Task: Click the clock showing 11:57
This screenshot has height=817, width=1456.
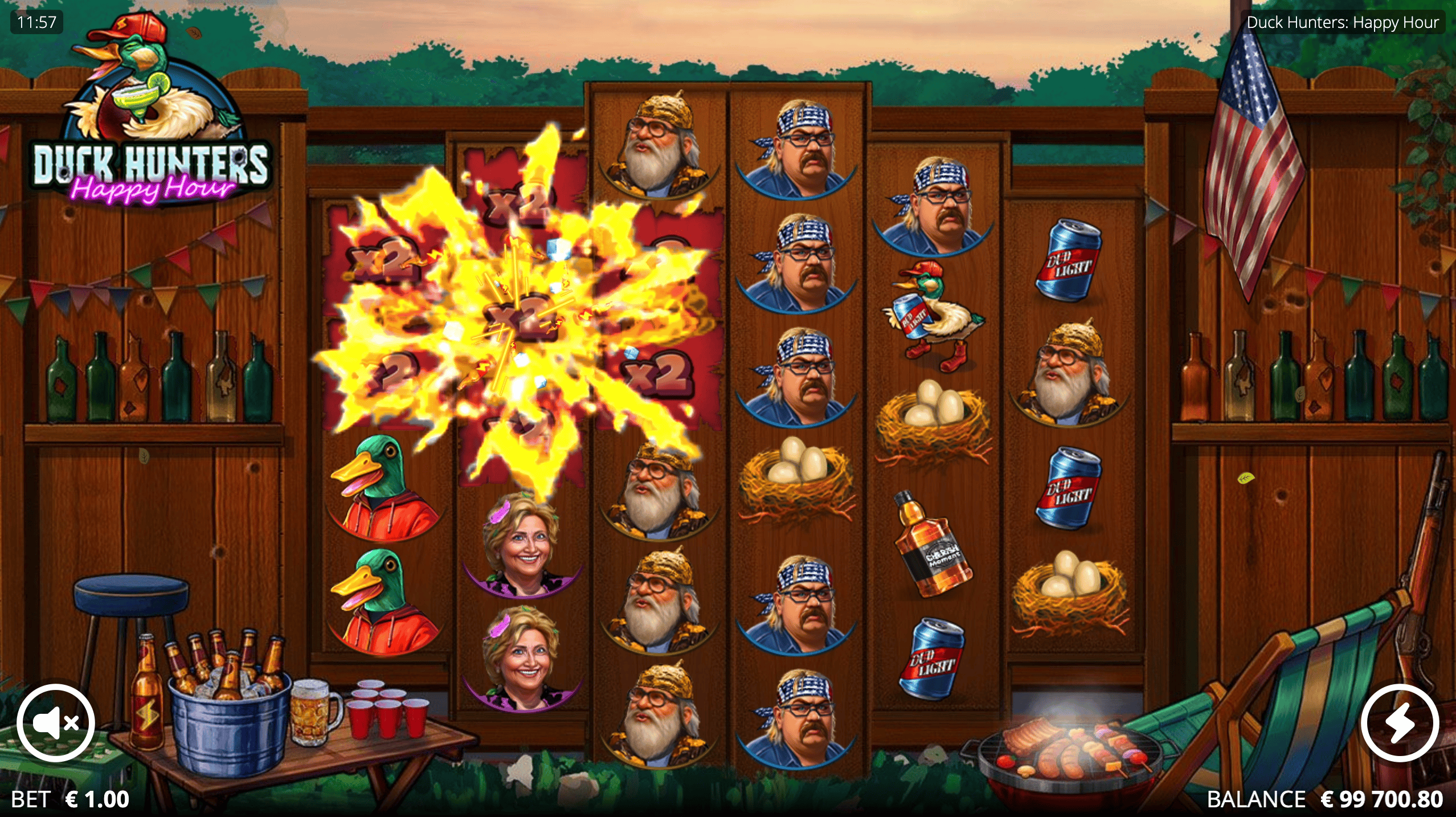Action: click(36, 23)
